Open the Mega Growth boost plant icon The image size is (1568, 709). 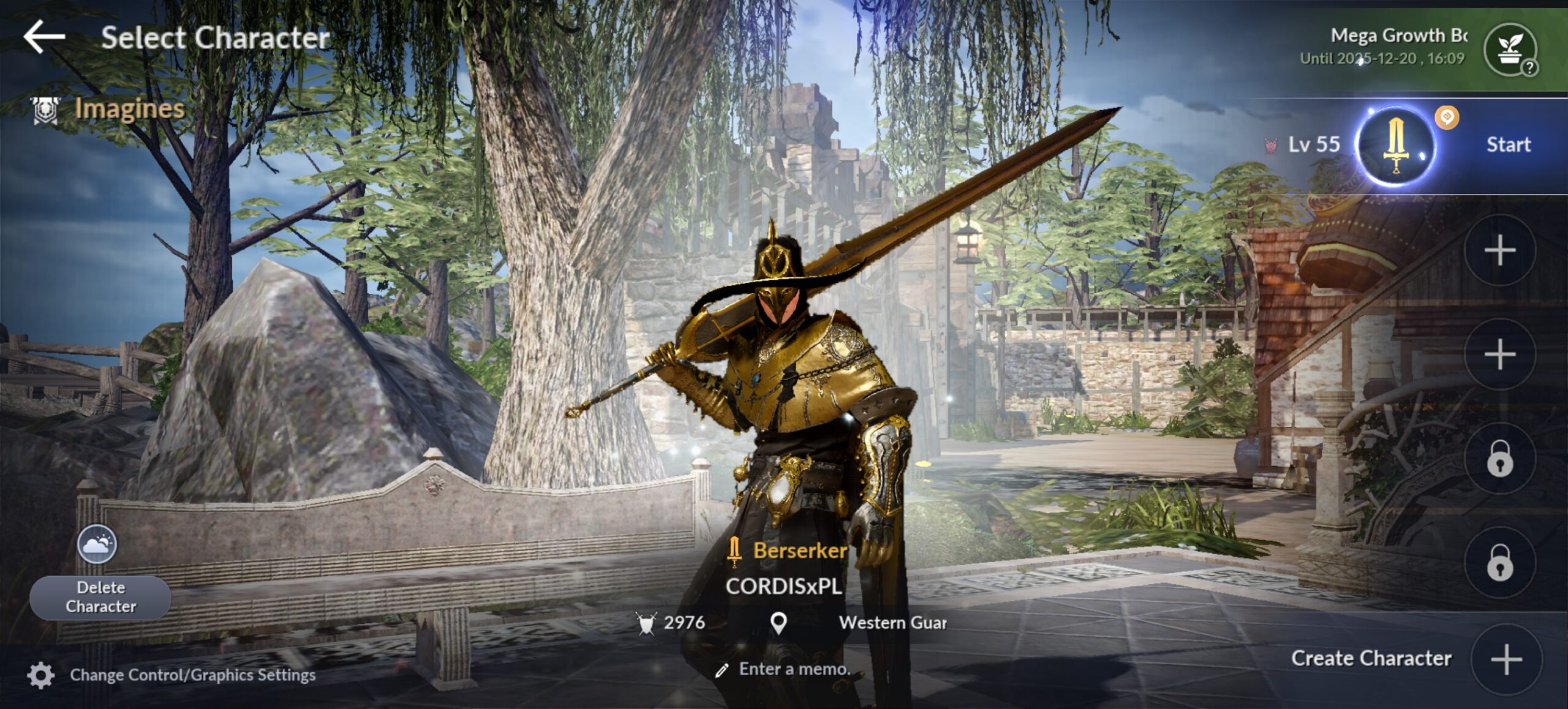1509,49
